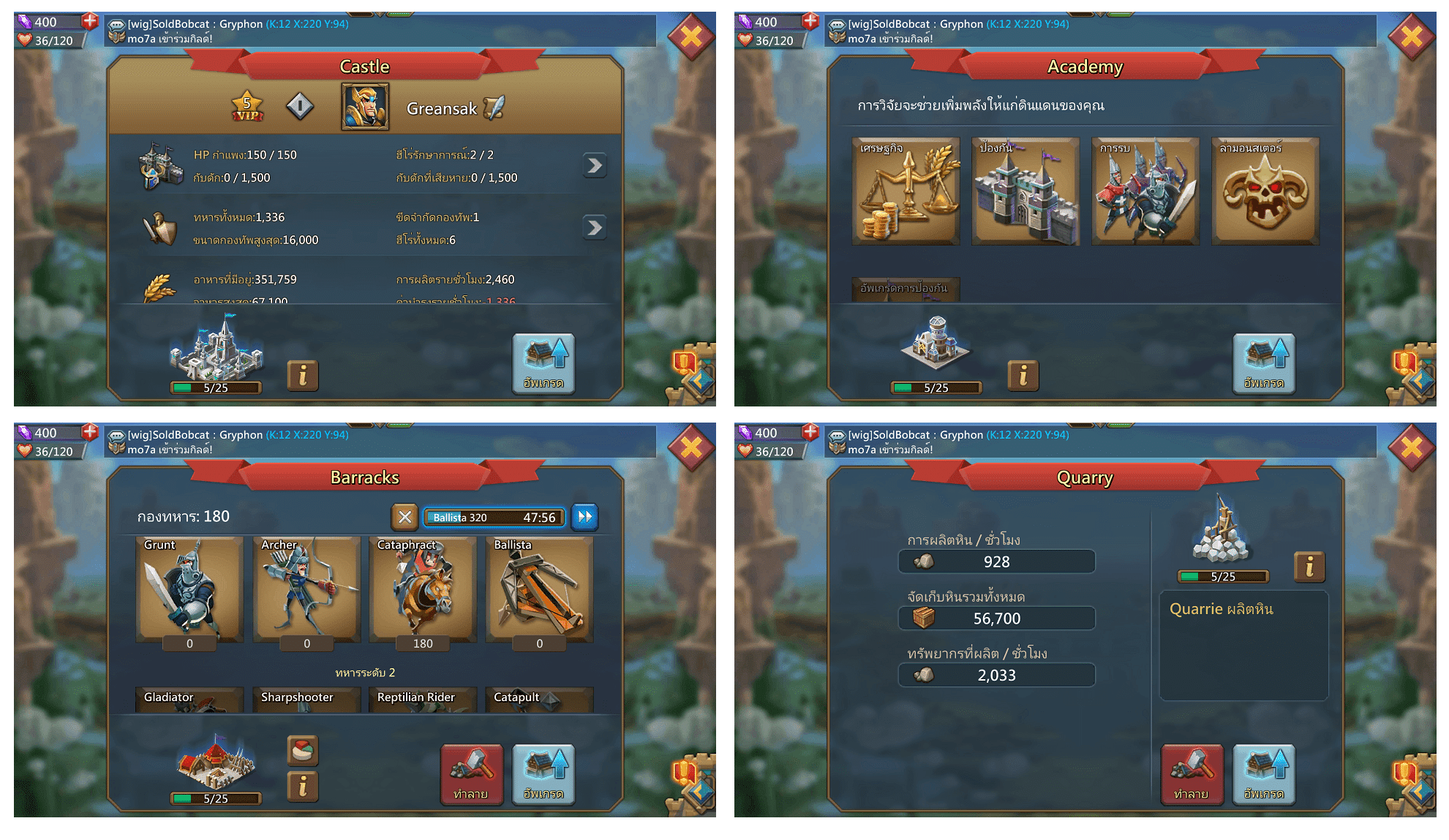
Task: Expand army details with the right chevron
Action: pos(594,227)
